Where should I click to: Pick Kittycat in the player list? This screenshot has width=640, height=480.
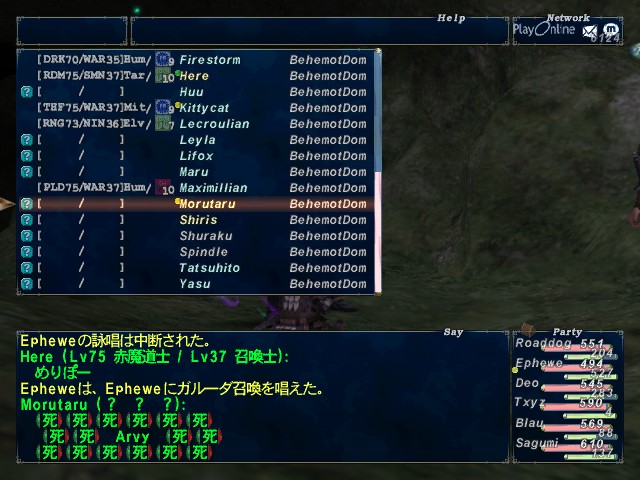[x=204, y=108]
